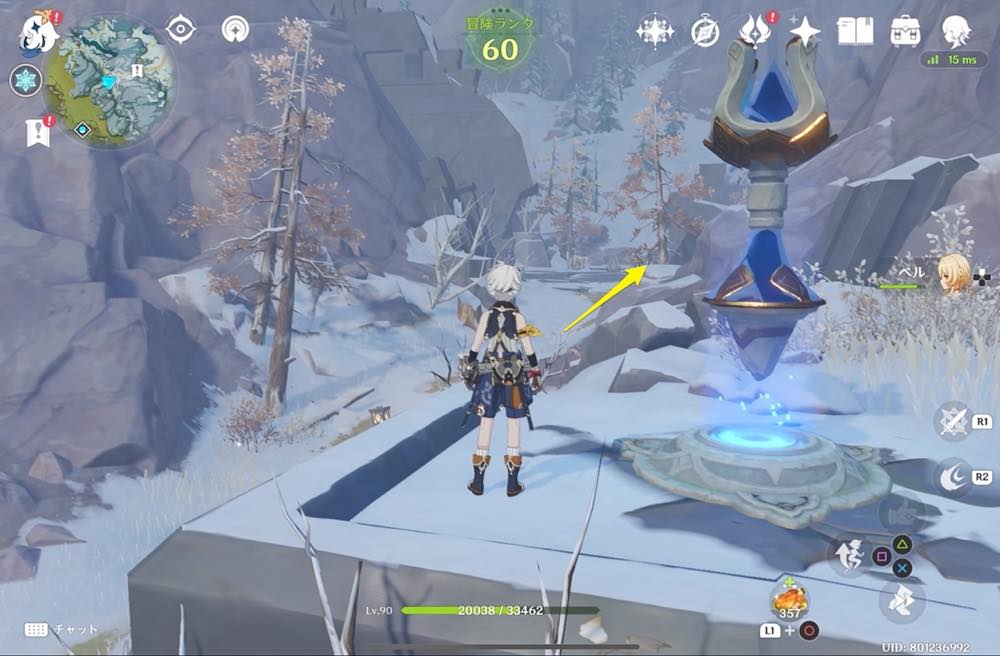Open the events icon with red alert
Screen dimensions: 1000x656
755,31
